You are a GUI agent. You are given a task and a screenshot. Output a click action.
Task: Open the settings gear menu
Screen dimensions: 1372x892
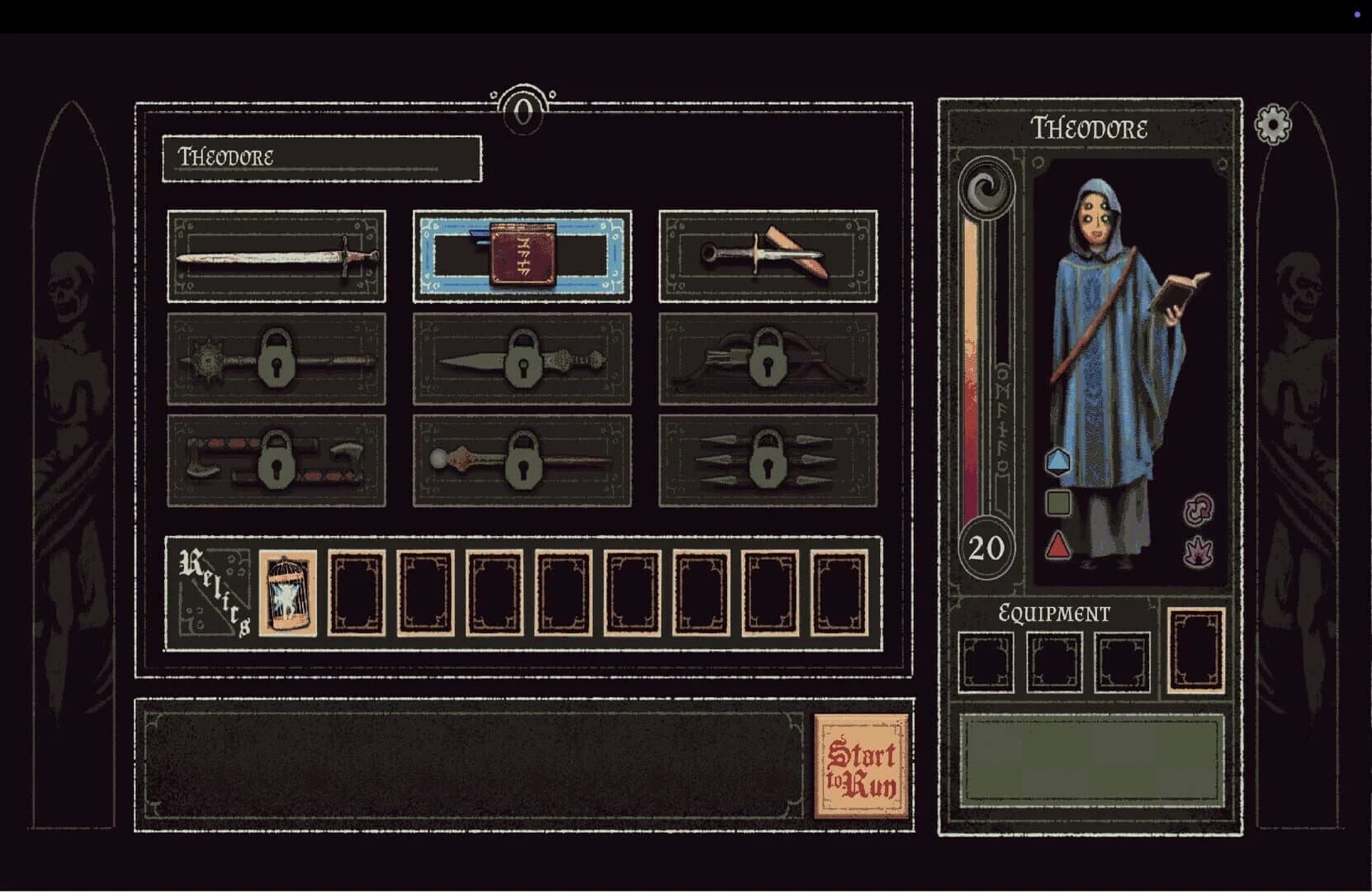click(1271, 126)
